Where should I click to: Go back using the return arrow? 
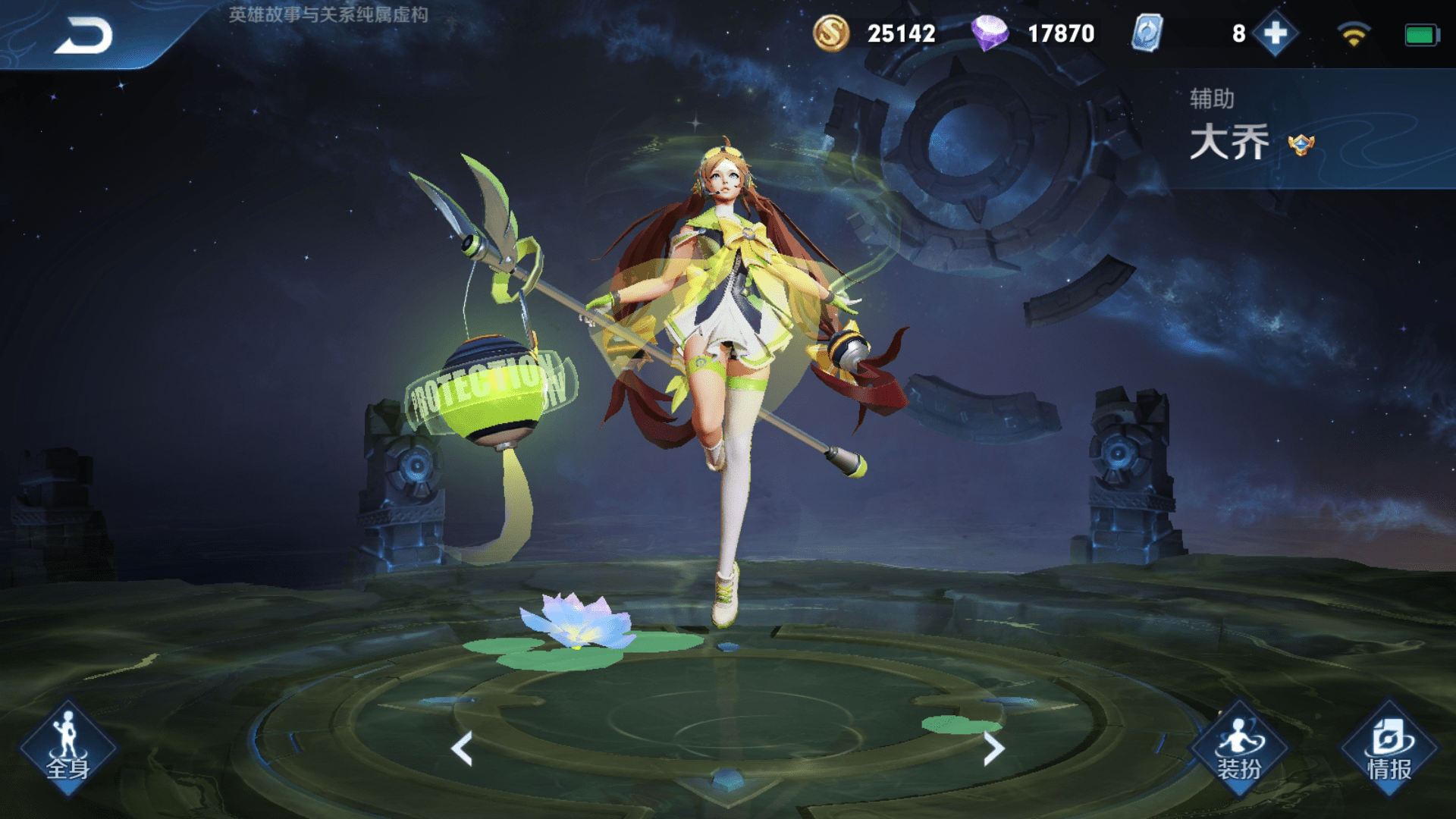tap(83, 36)
